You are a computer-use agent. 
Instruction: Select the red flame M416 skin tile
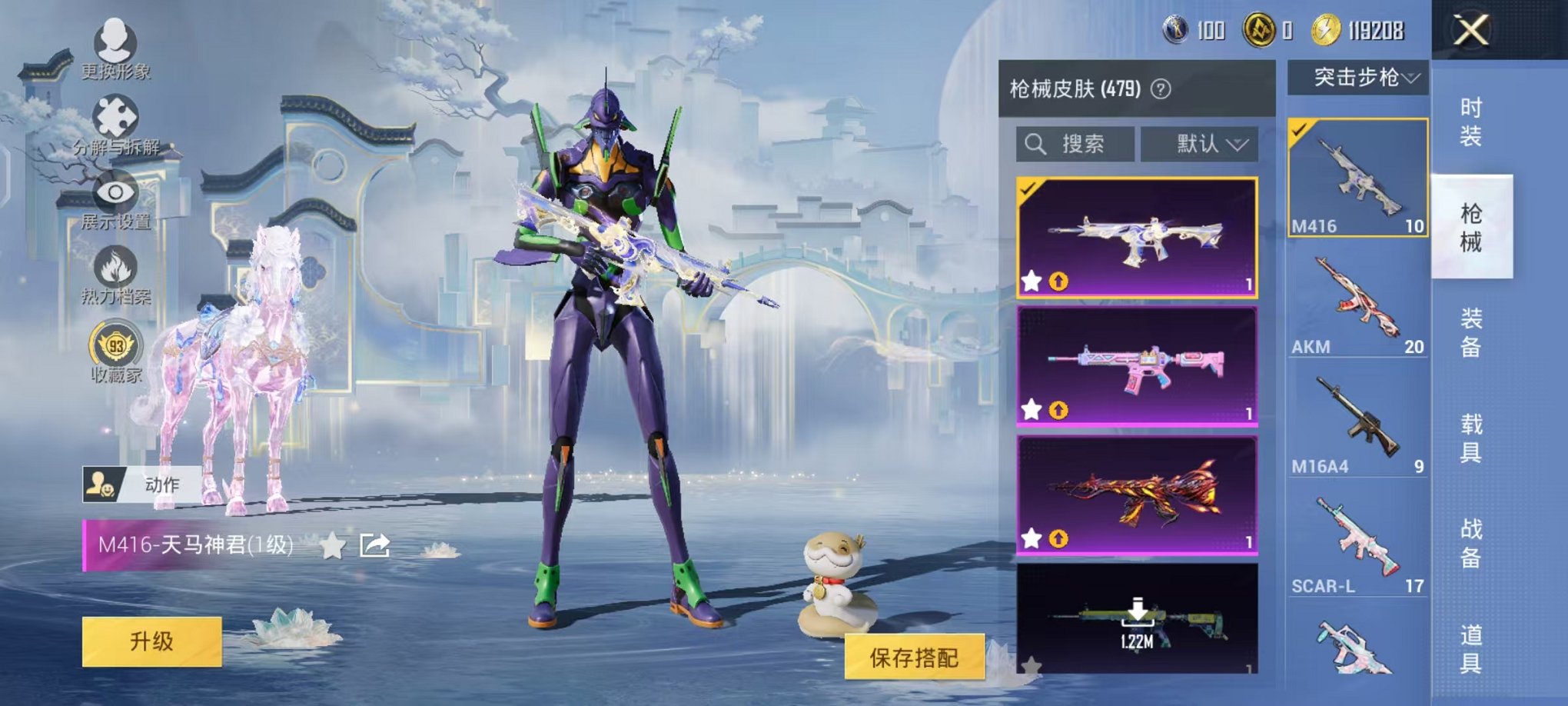point(1137,495)
